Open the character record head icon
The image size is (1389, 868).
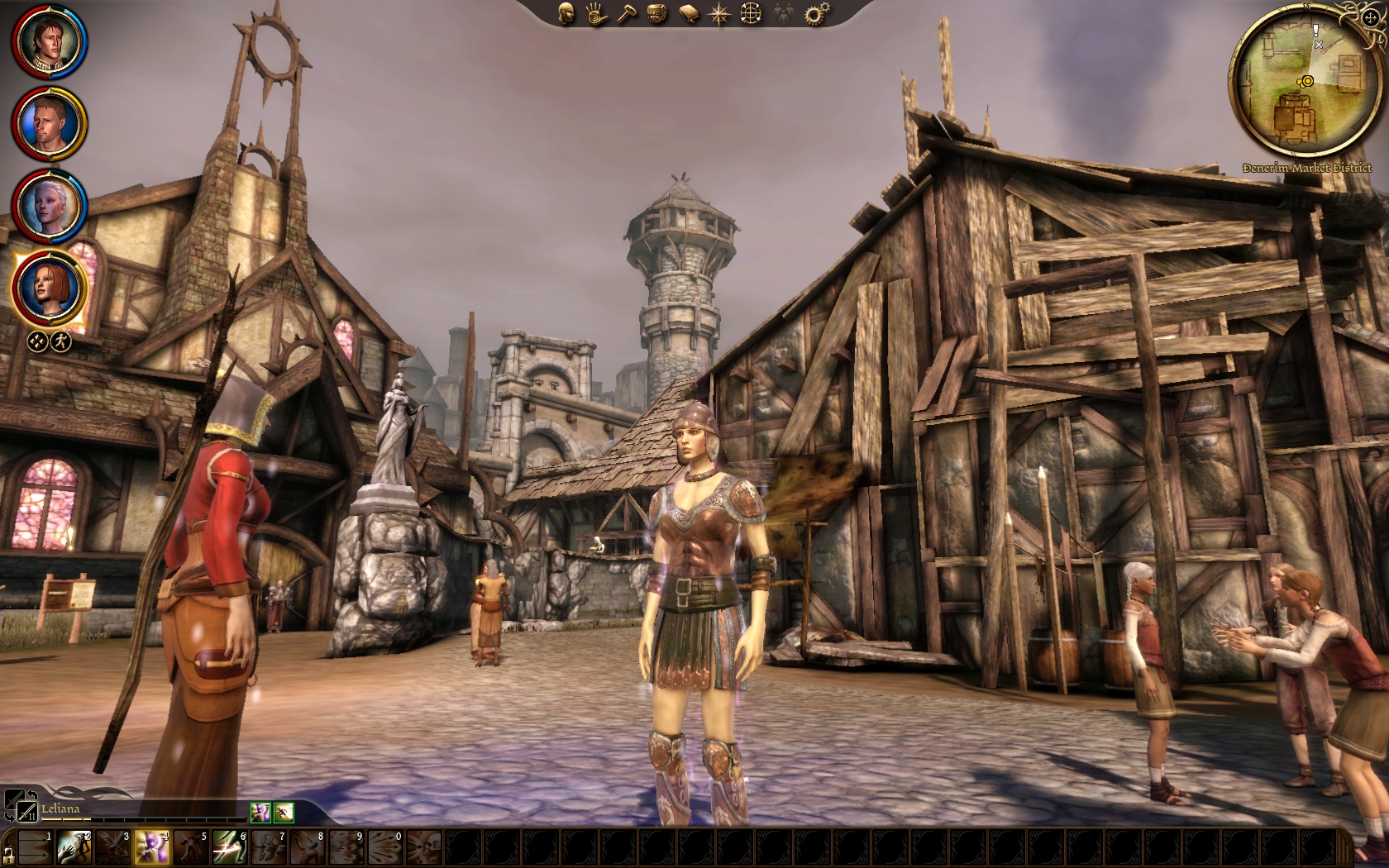[566, 13]
